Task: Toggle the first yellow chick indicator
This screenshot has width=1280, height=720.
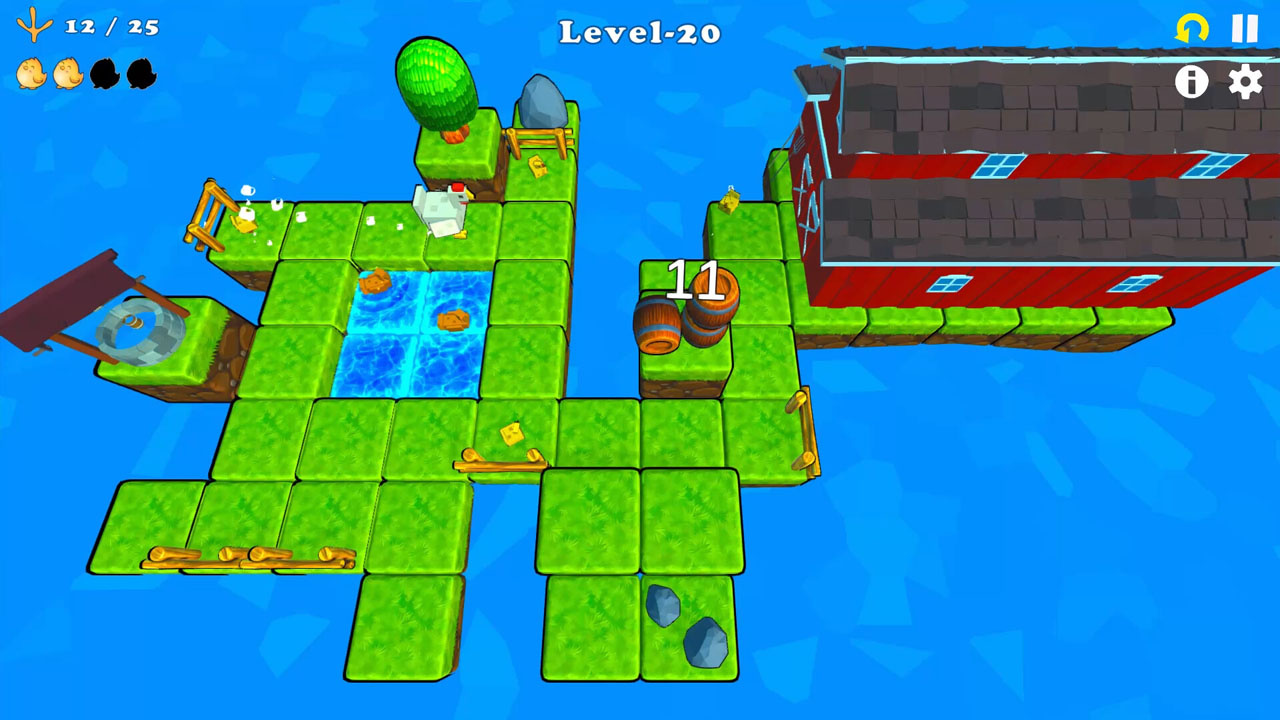Action: 30,73
